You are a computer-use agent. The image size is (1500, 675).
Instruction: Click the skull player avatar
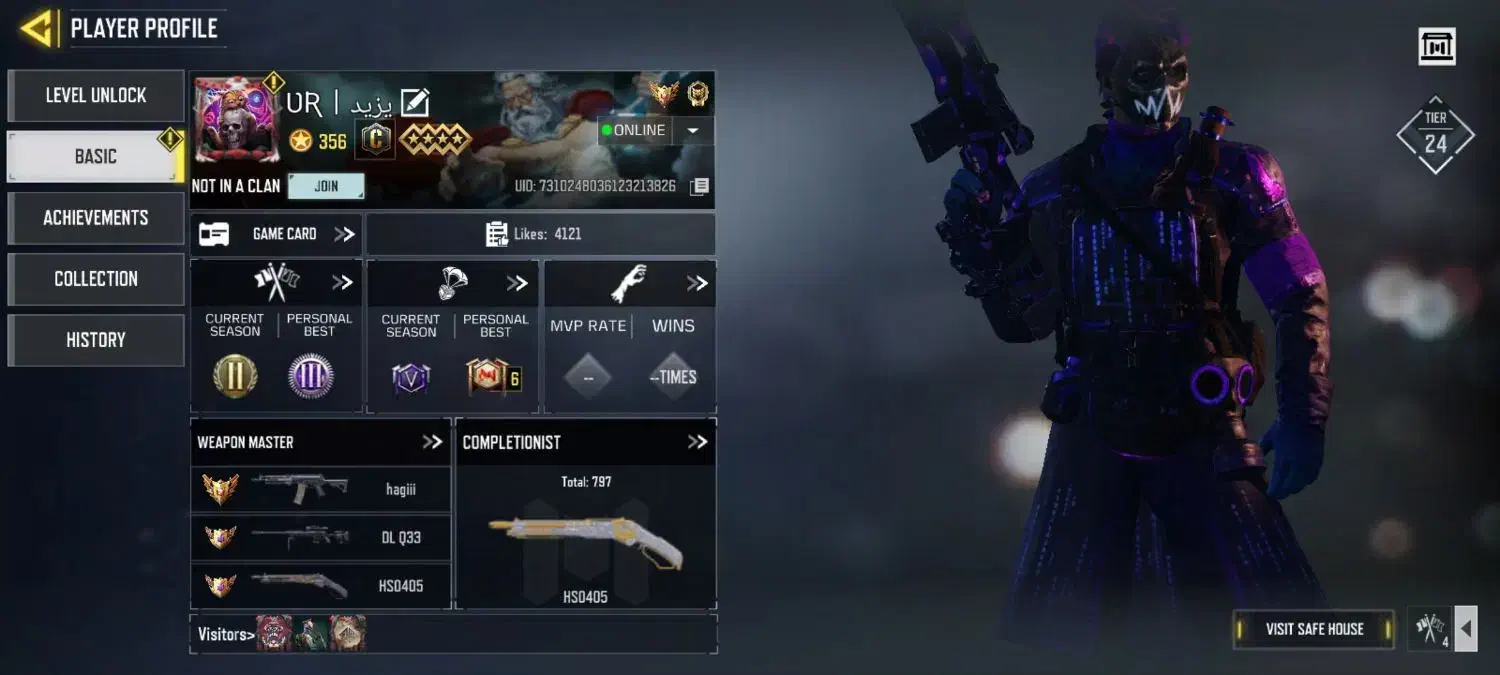pos(237,120)
